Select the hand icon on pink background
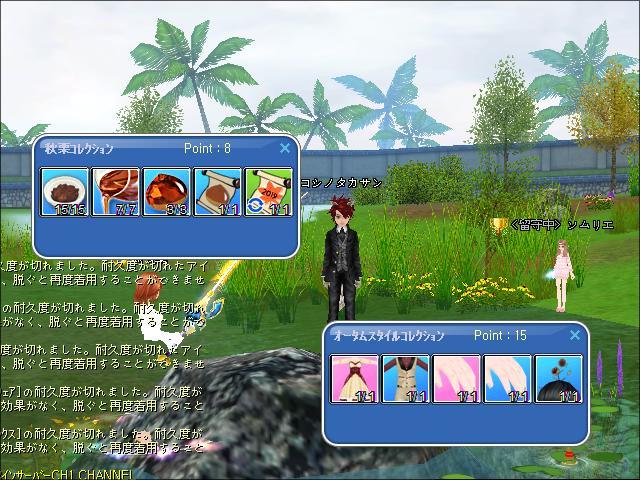This screenshot has height=480, width=640. [457, 378]
